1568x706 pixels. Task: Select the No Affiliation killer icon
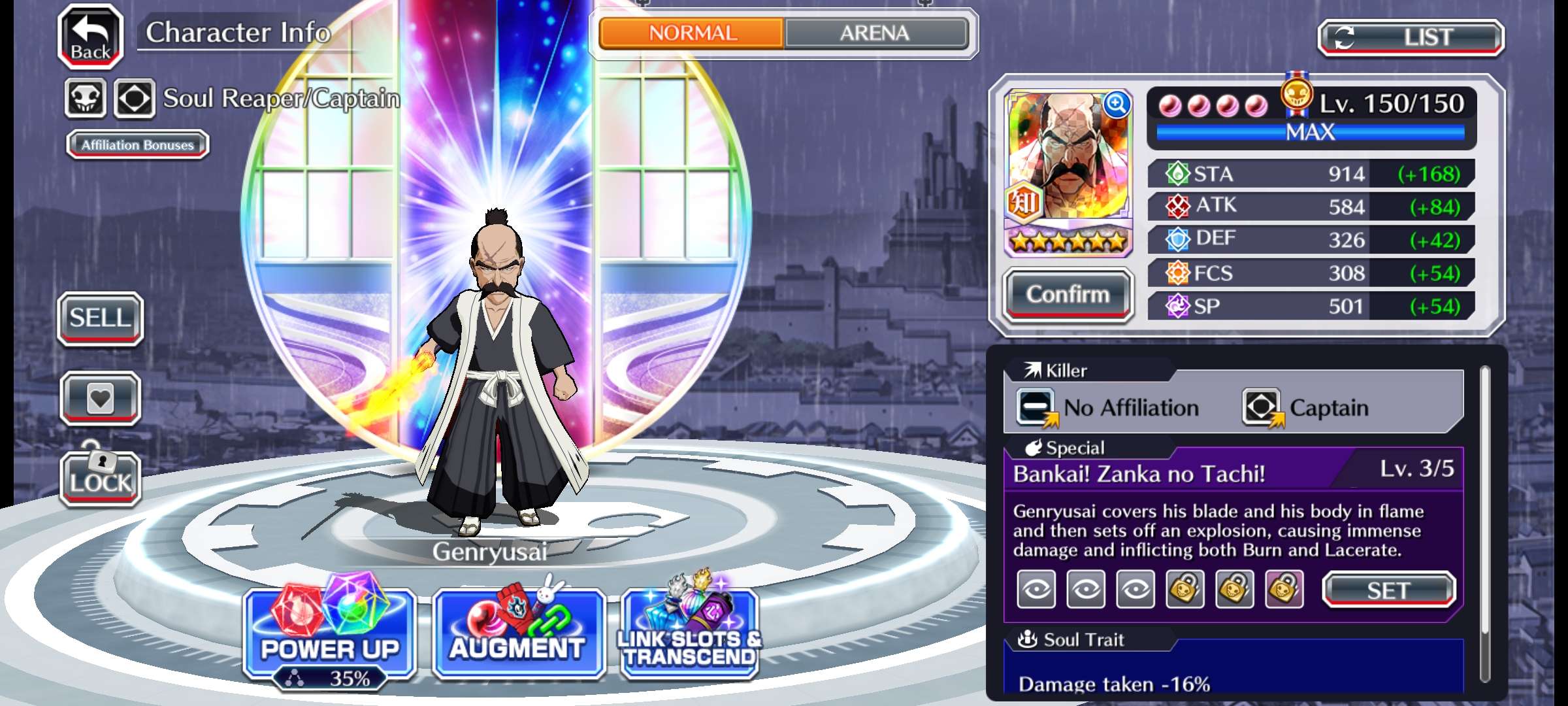pyautogui.click(x=1036, y=407)
